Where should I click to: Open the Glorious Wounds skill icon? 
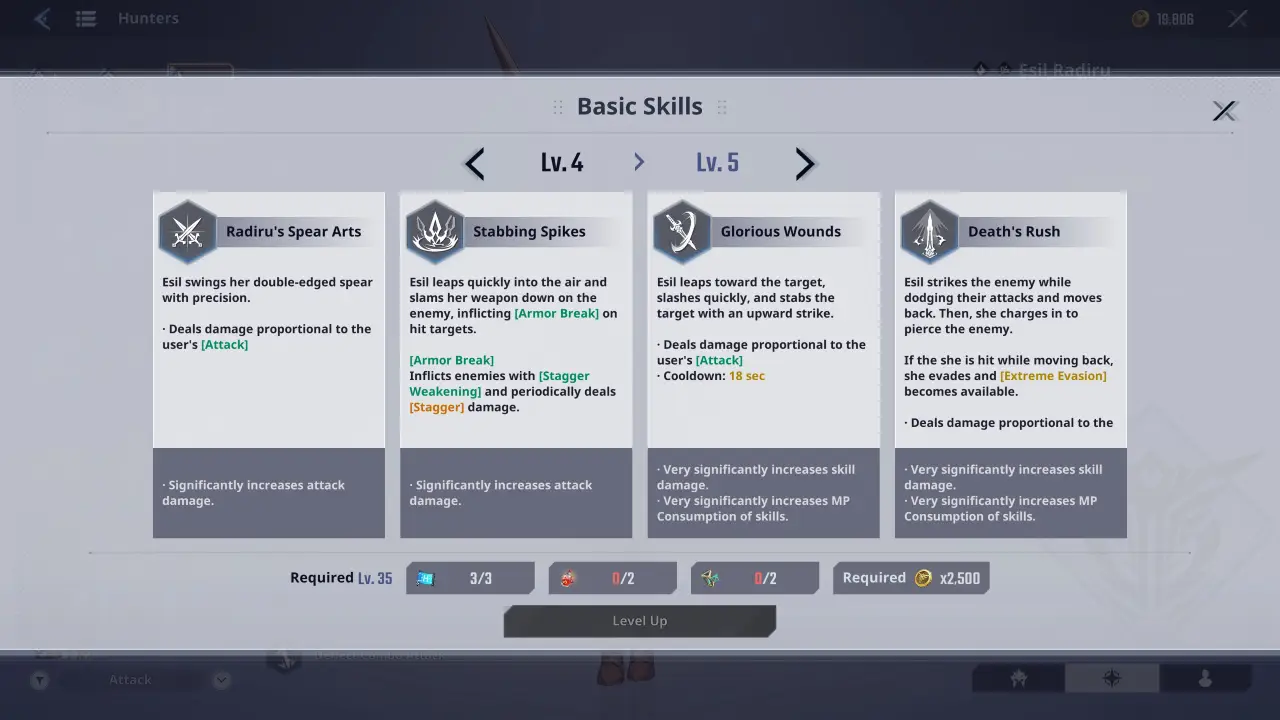(681, 229)
